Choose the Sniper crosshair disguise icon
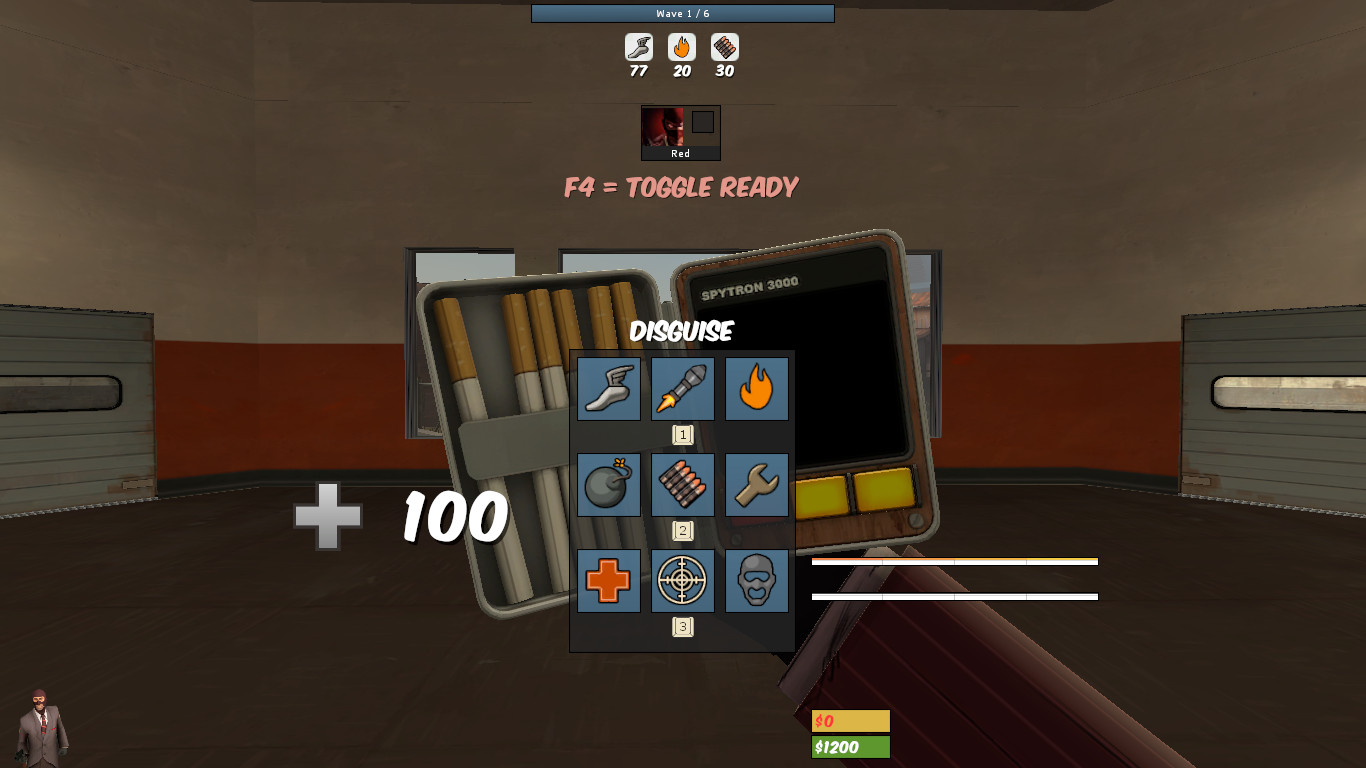Image resolution: width=1366 pixels, height=768 pixels. coord(682,581)
